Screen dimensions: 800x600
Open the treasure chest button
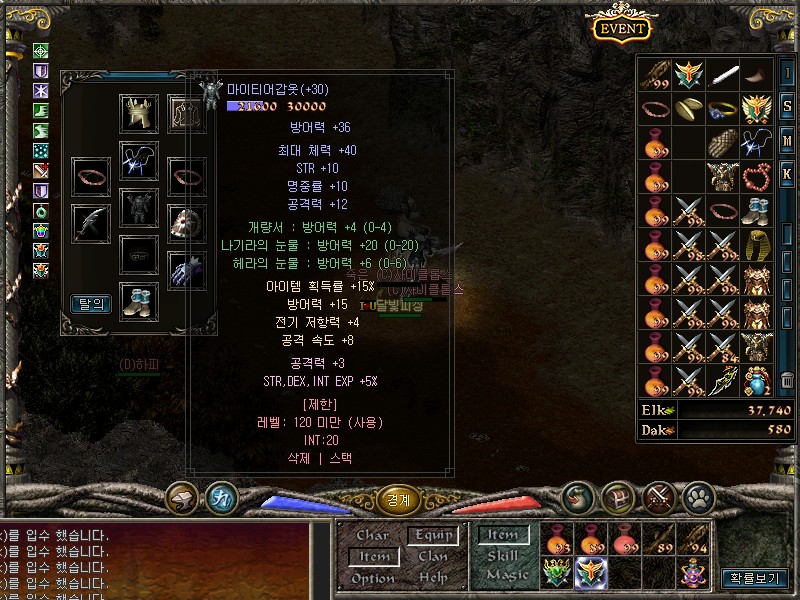pyautogui.click(x=619, y=496)
